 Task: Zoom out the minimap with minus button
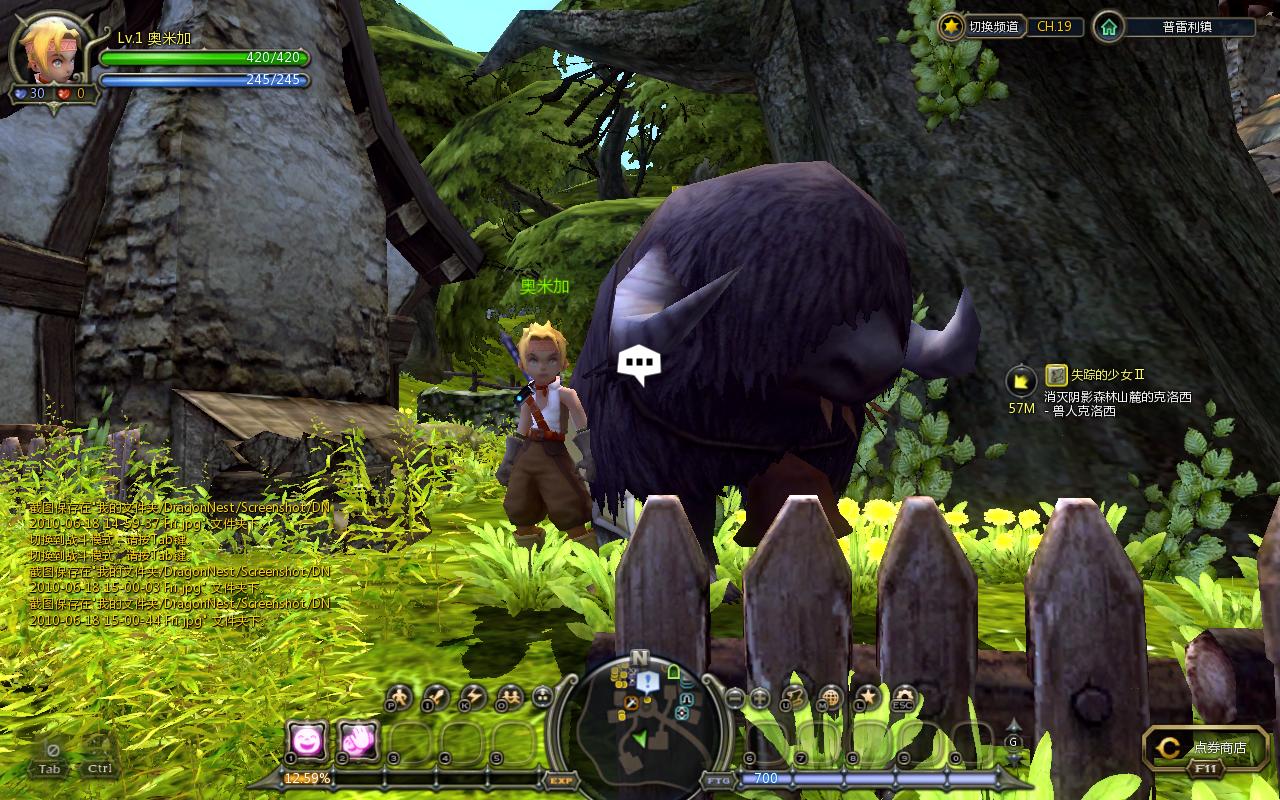pyautogui.click(x=734, y=699)
